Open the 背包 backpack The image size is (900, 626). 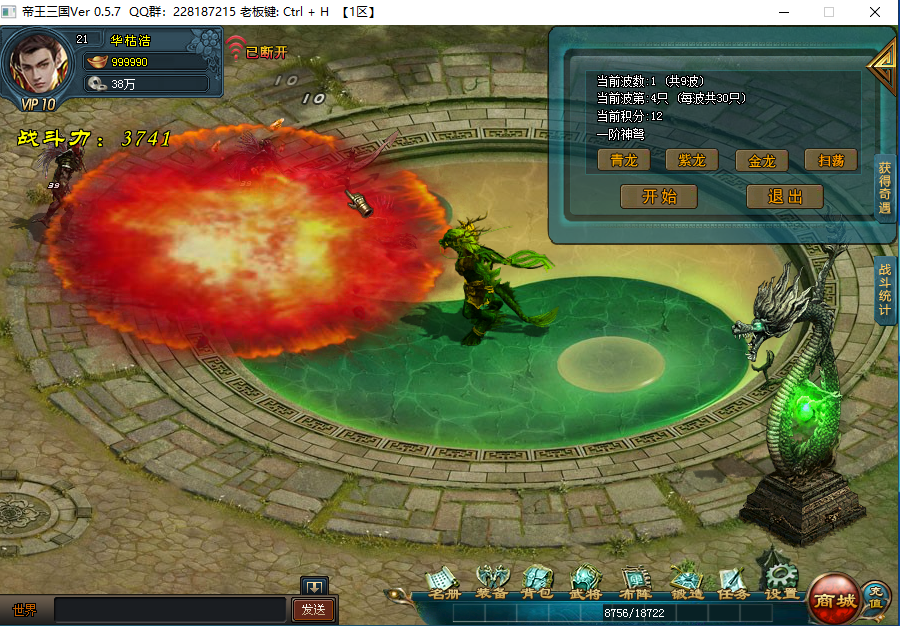(x=538, y=582)
